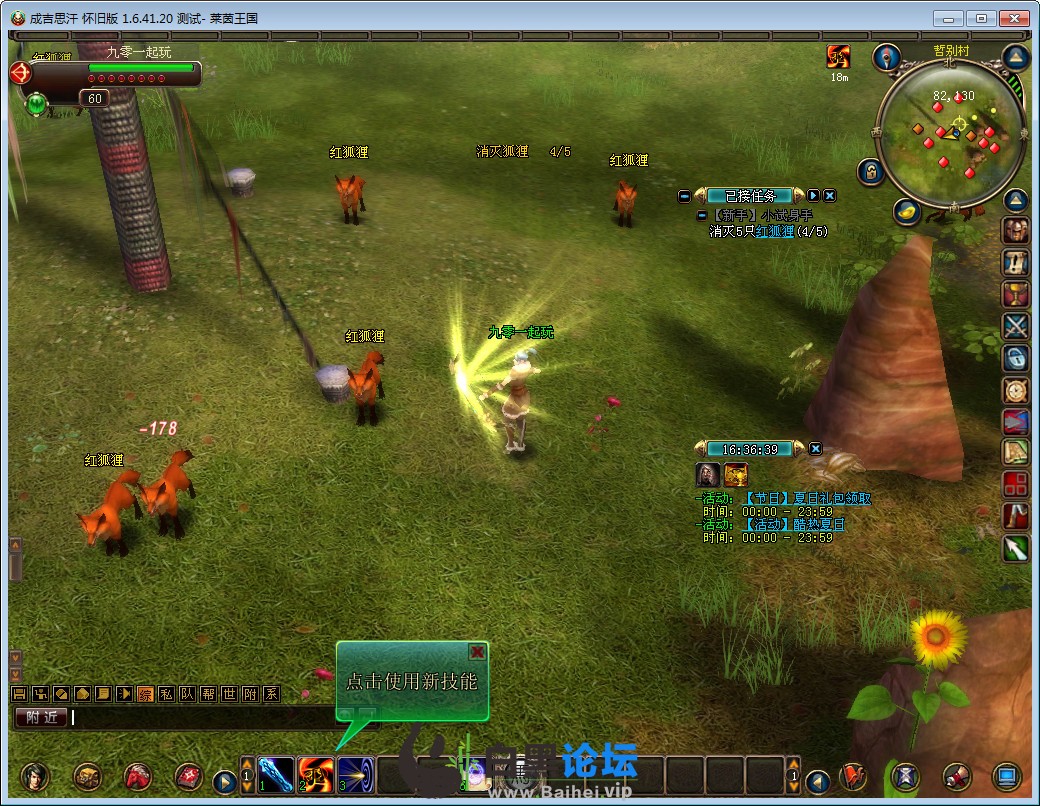Viewport: 1040px width, 806px height.
Task: Click the 附近 nearby channel button
Action: point(40,717)
